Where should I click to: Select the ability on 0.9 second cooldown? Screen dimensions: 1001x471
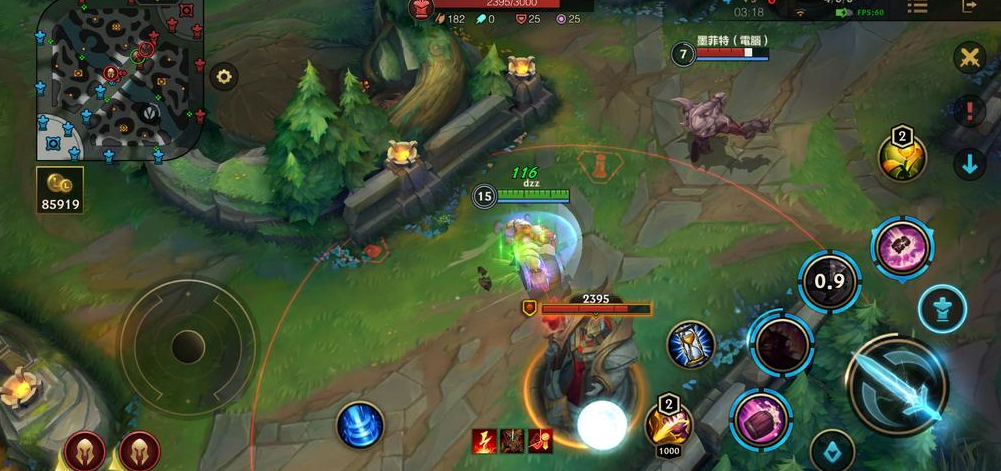(829, 281)
